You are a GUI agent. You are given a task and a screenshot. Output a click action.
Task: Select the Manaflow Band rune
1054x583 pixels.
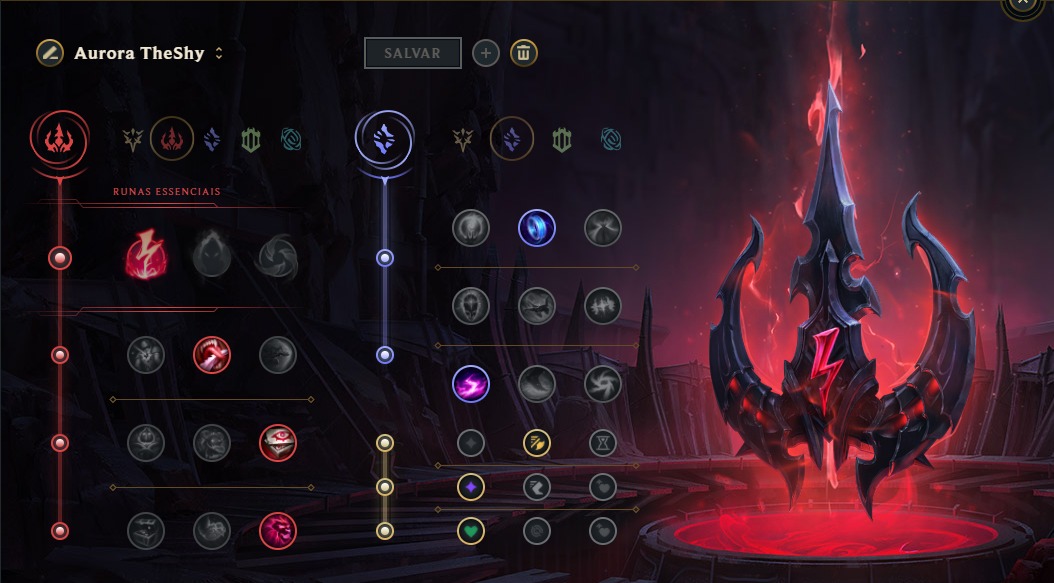click(x=536, y=228)
